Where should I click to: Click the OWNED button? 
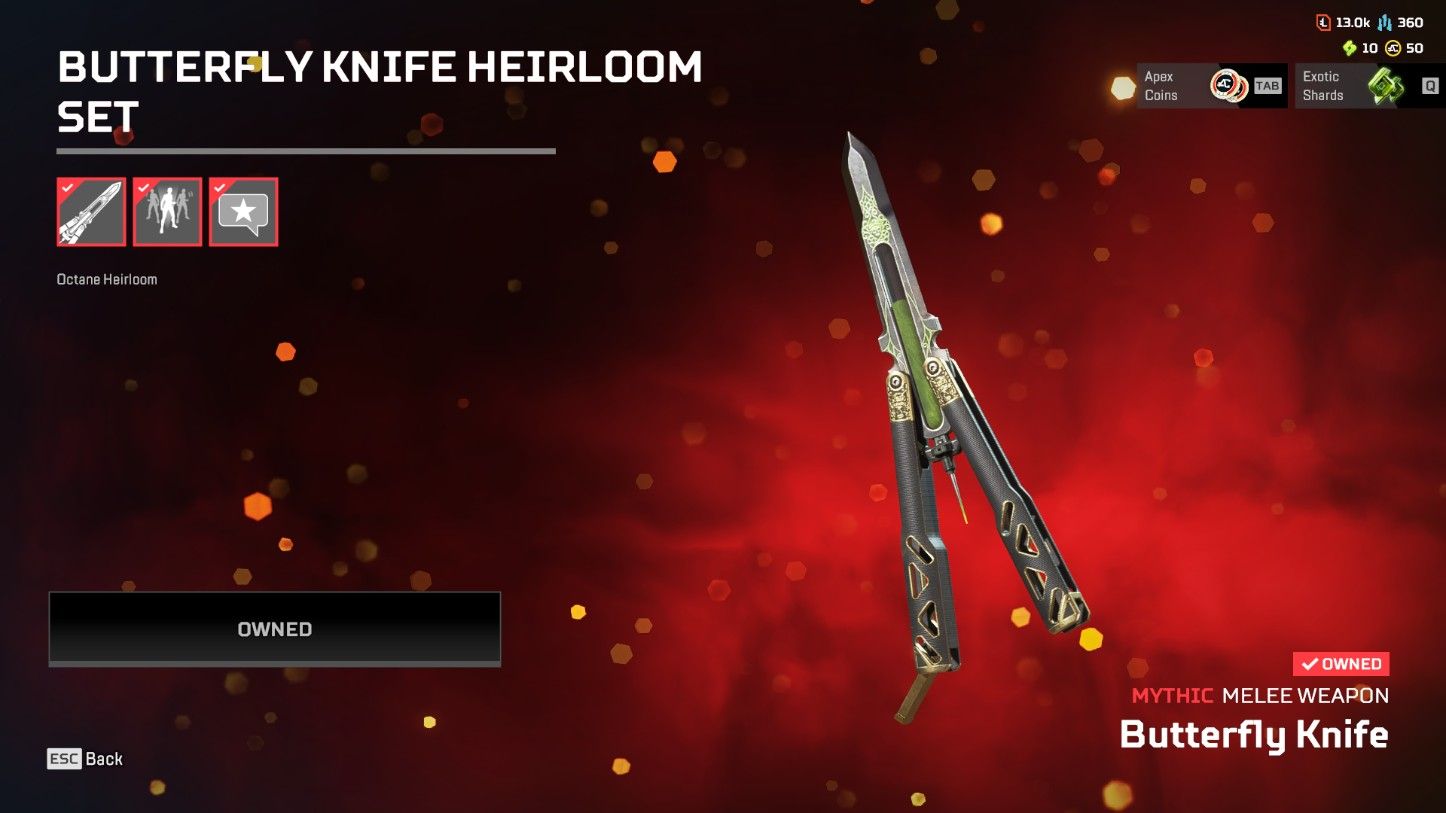(x=273, y=629)
